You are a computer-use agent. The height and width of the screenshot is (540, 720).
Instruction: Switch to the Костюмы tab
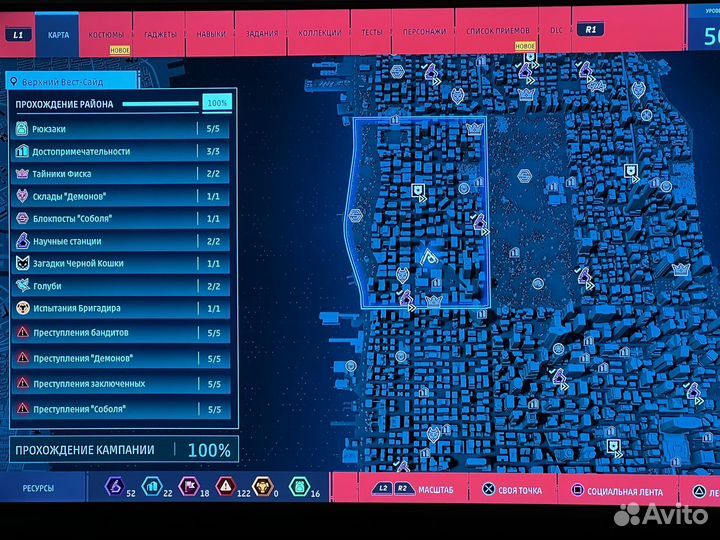(107, 35)
